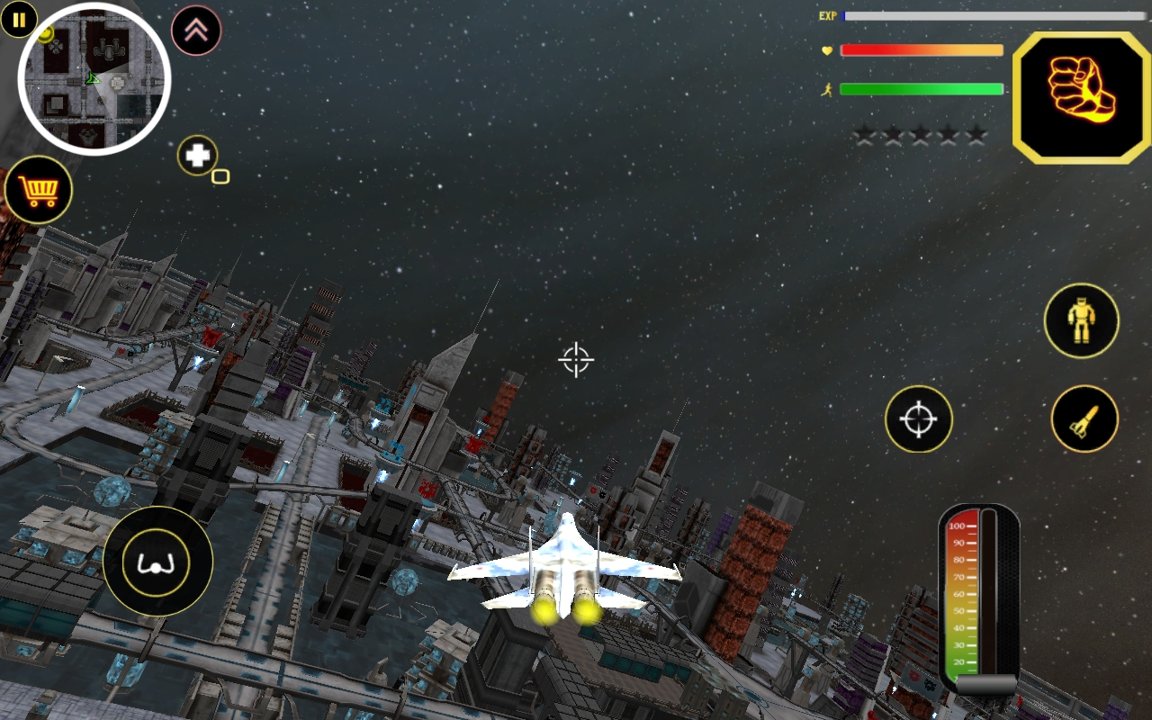Tap the double up-arrow button
Viewport: 1152px width, 720px height.
pyautogui.click(x=196, y=31)
